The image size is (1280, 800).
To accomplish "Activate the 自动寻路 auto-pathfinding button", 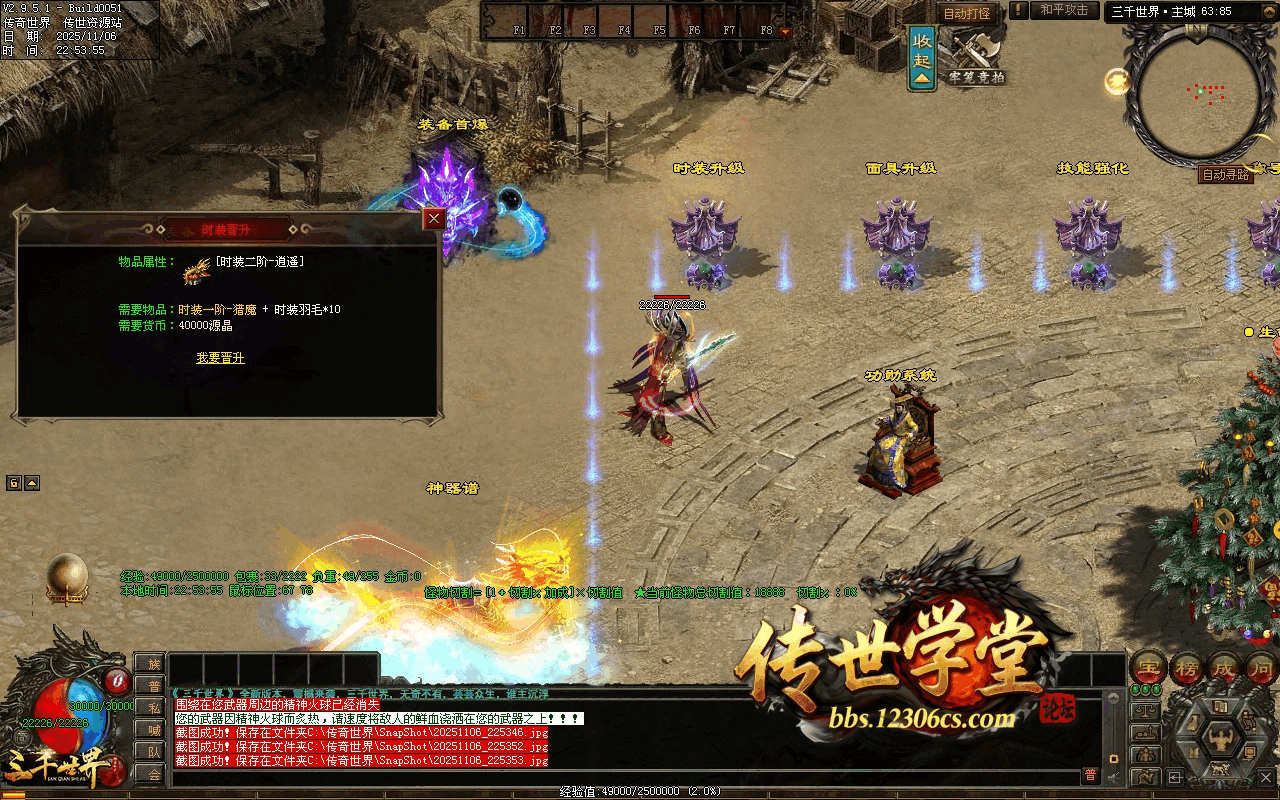I will click(x=1225, y=175).
